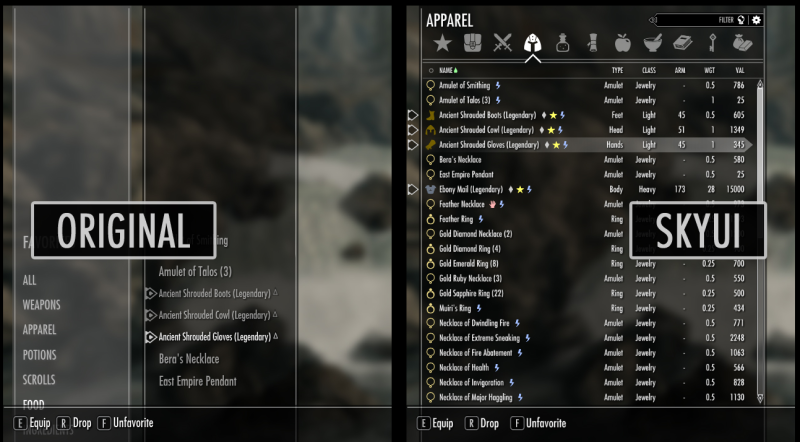Viewport: 800px width, 442px height.
Task: Open the crossed swords weapons tab
Action: (502, 43)
